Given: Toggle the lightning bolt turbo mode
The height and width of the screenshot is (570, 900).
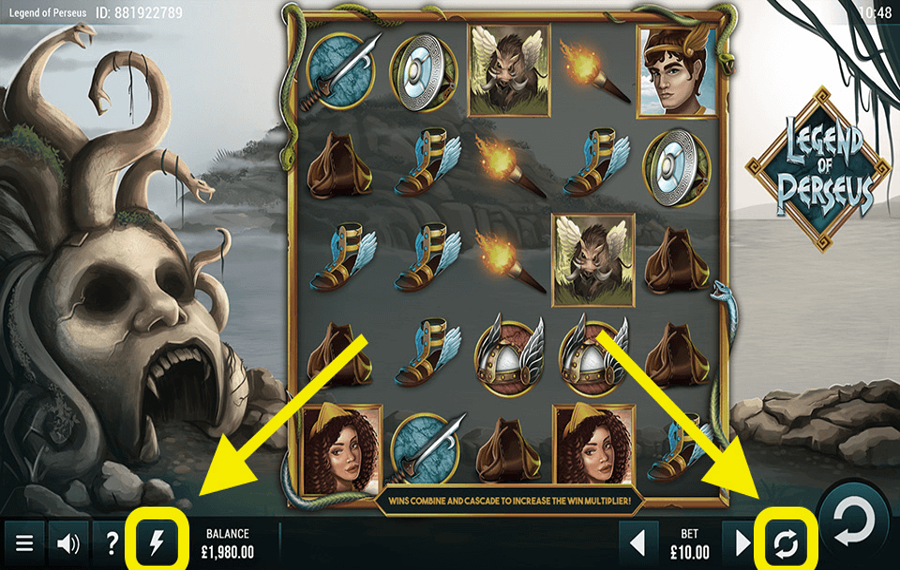Looking at the screenshot, I should coord(156,544).
